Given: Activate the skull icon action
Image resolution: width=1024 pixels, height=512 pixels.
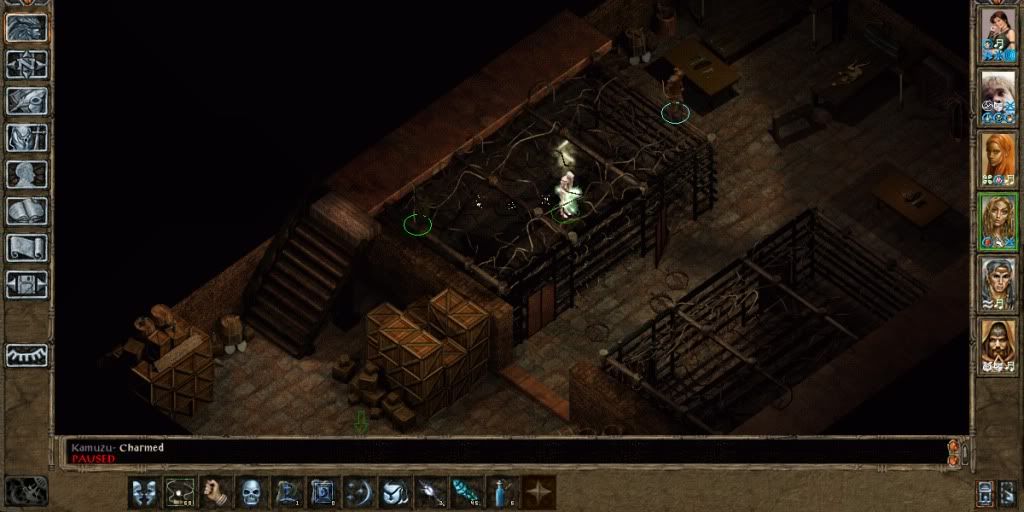Looking at the screenshot, I should click(x=253, y=491).
